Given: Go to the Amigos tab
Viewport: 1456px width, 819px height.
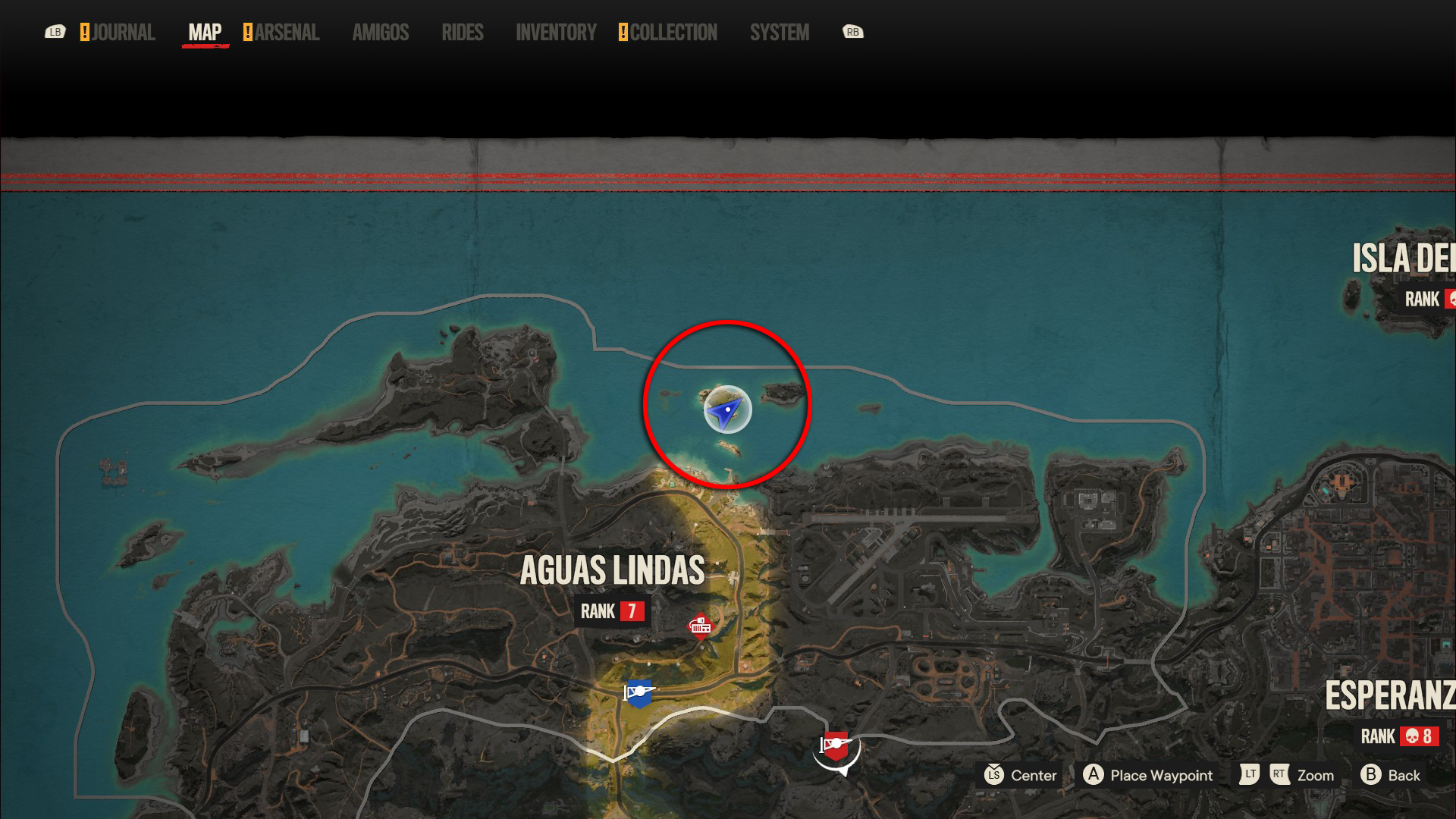Looking at the screenshot, I should tap(381, 33).
